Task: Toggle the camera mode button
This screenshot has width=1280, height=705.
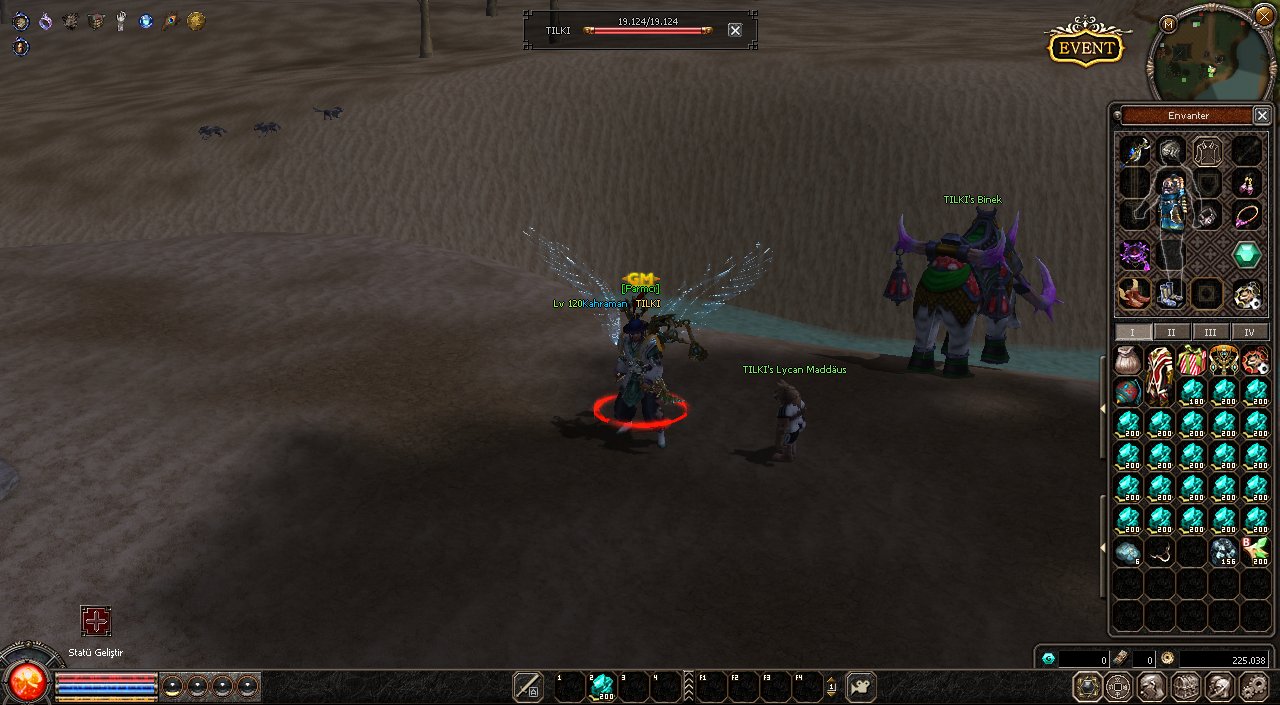Action: pos(861,687)
